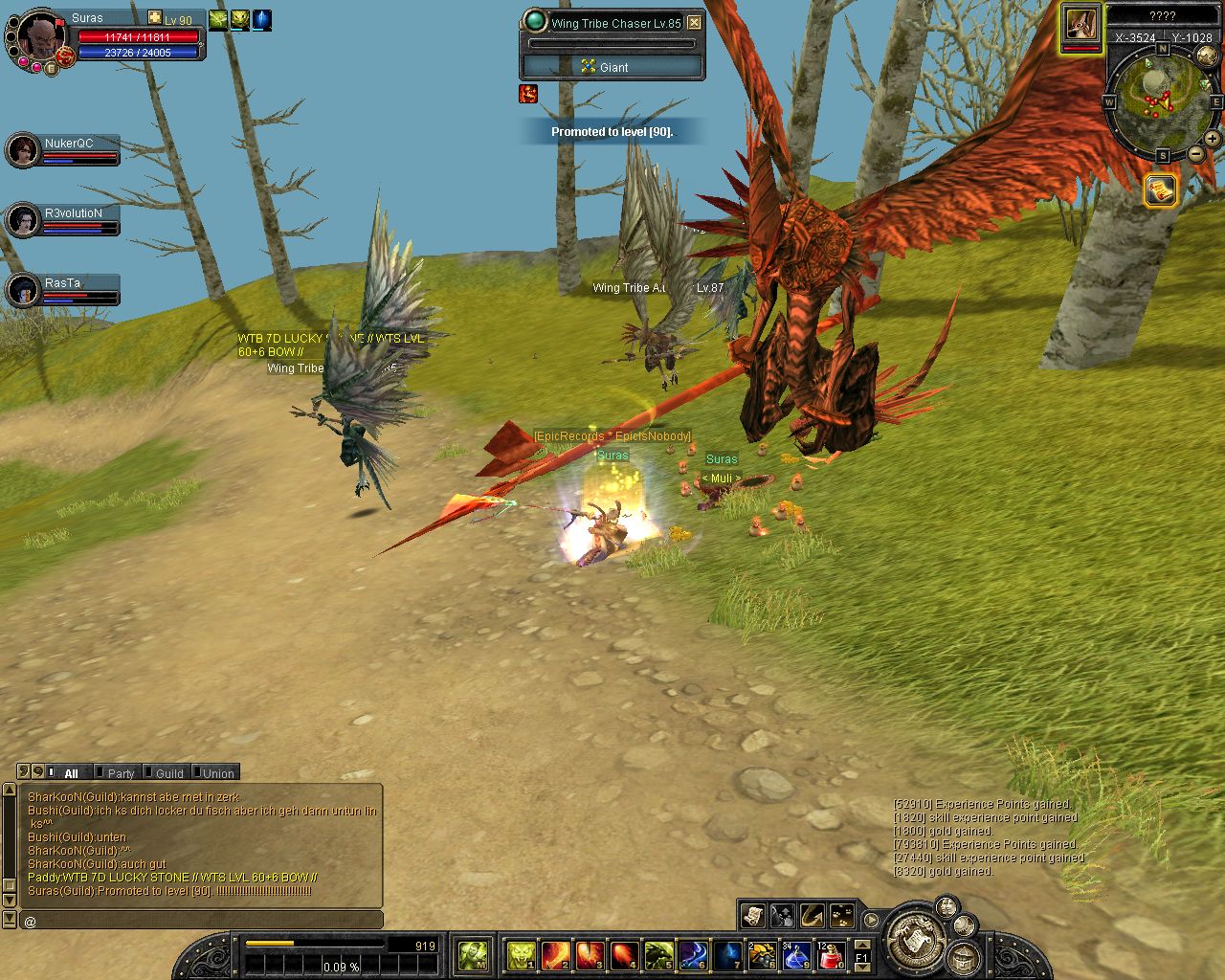This screenshot has width=1225, height=980.
Task: Activate the green beast face skill, slot 1
Action: click(521, 955)
